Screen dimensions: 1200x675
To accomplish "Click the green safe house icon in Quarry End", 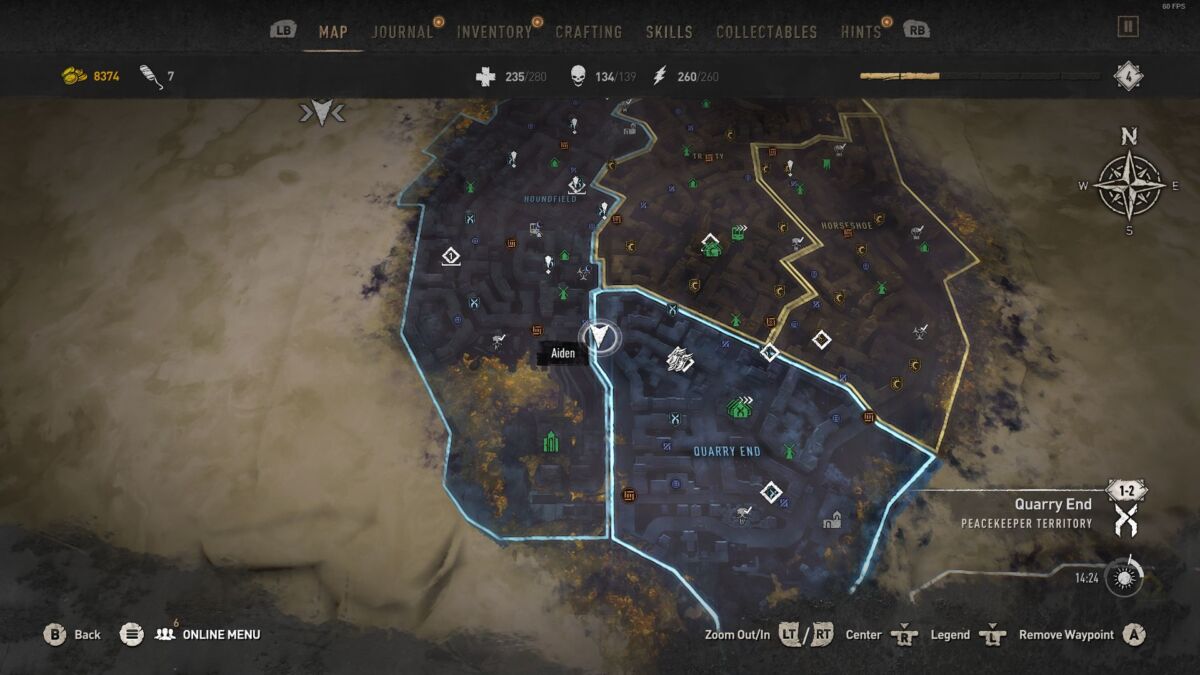I will [x=740, y=407].
